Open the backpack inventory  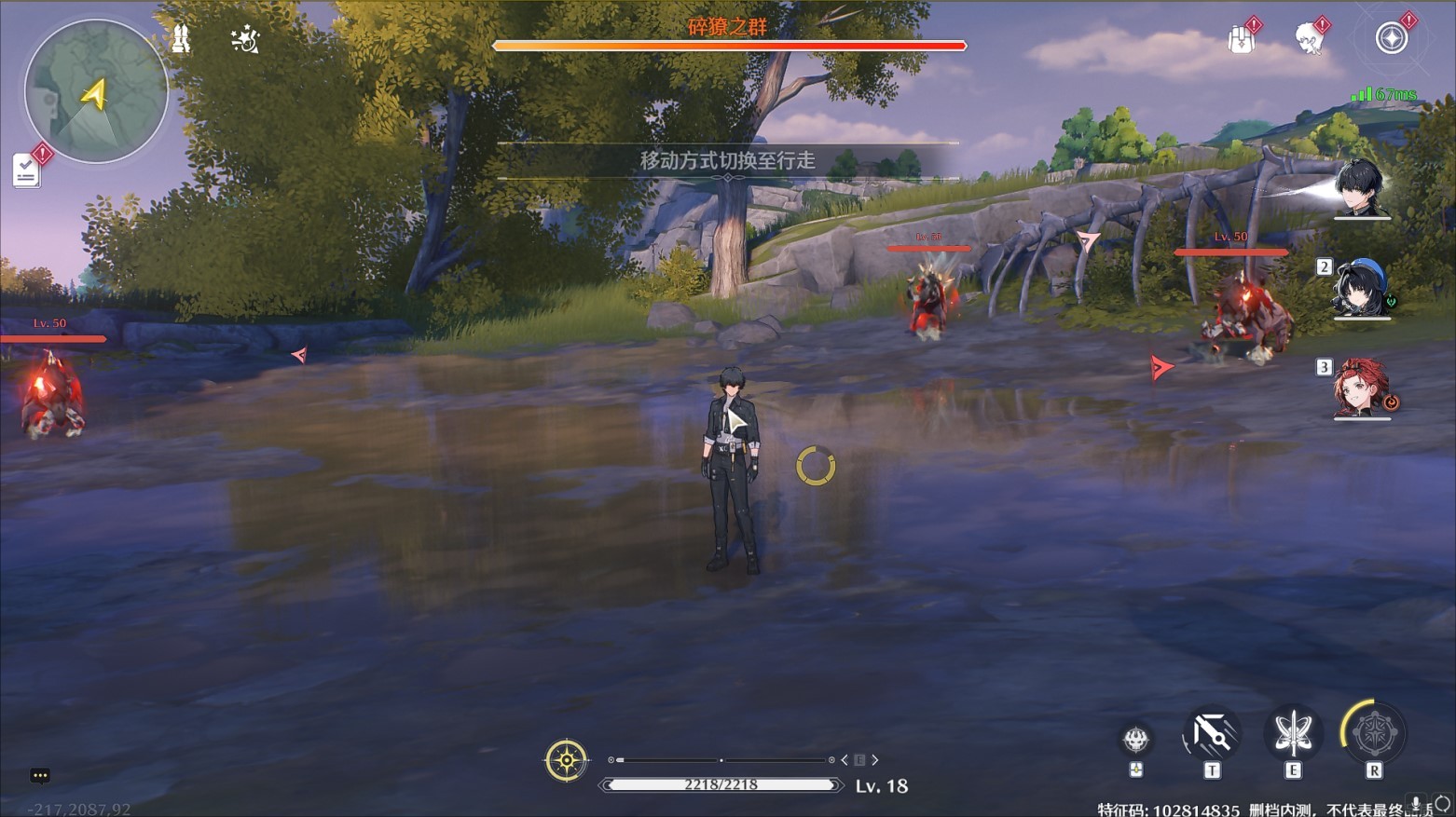1241,40
